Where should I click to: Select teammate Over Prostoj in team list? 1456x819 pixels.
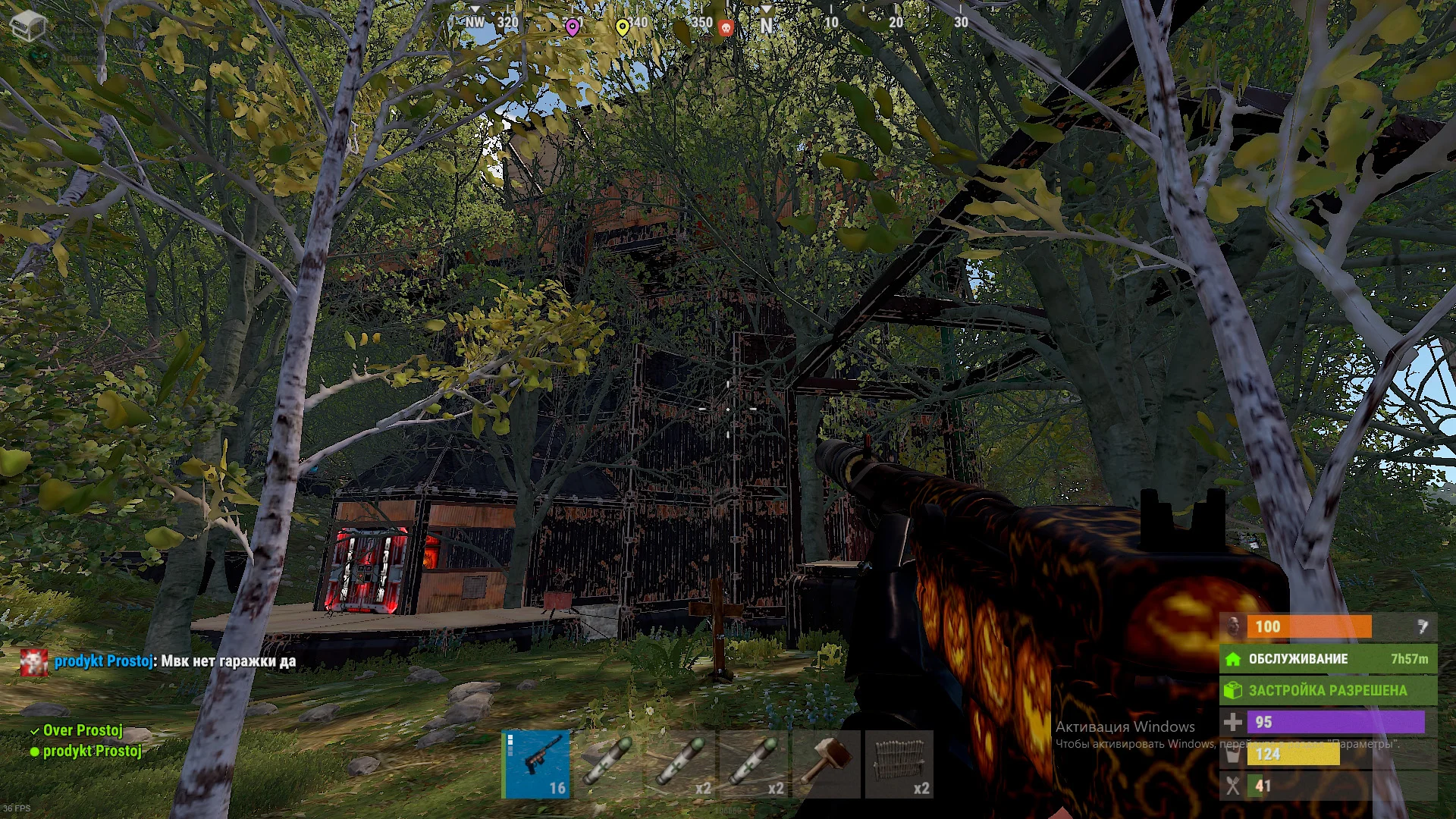pos(82,730)
